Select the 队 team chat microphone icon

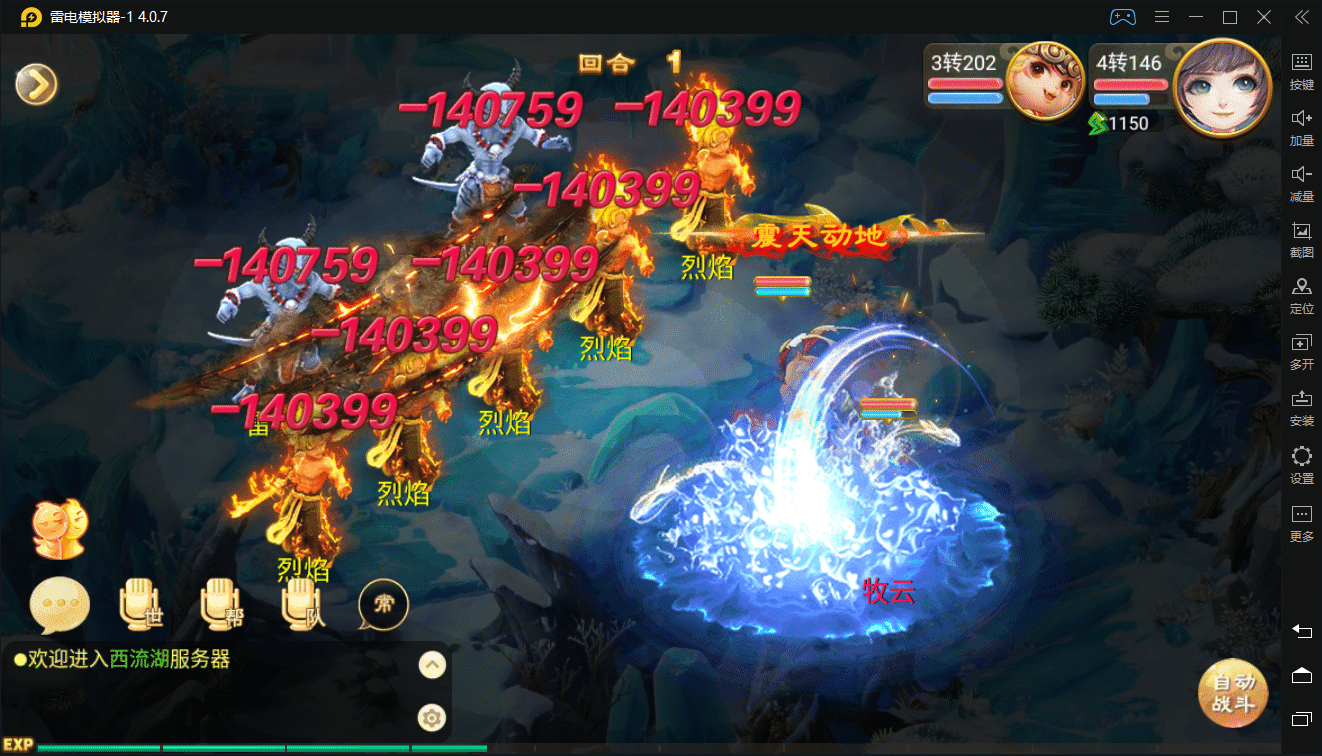(x=301, y=605)
